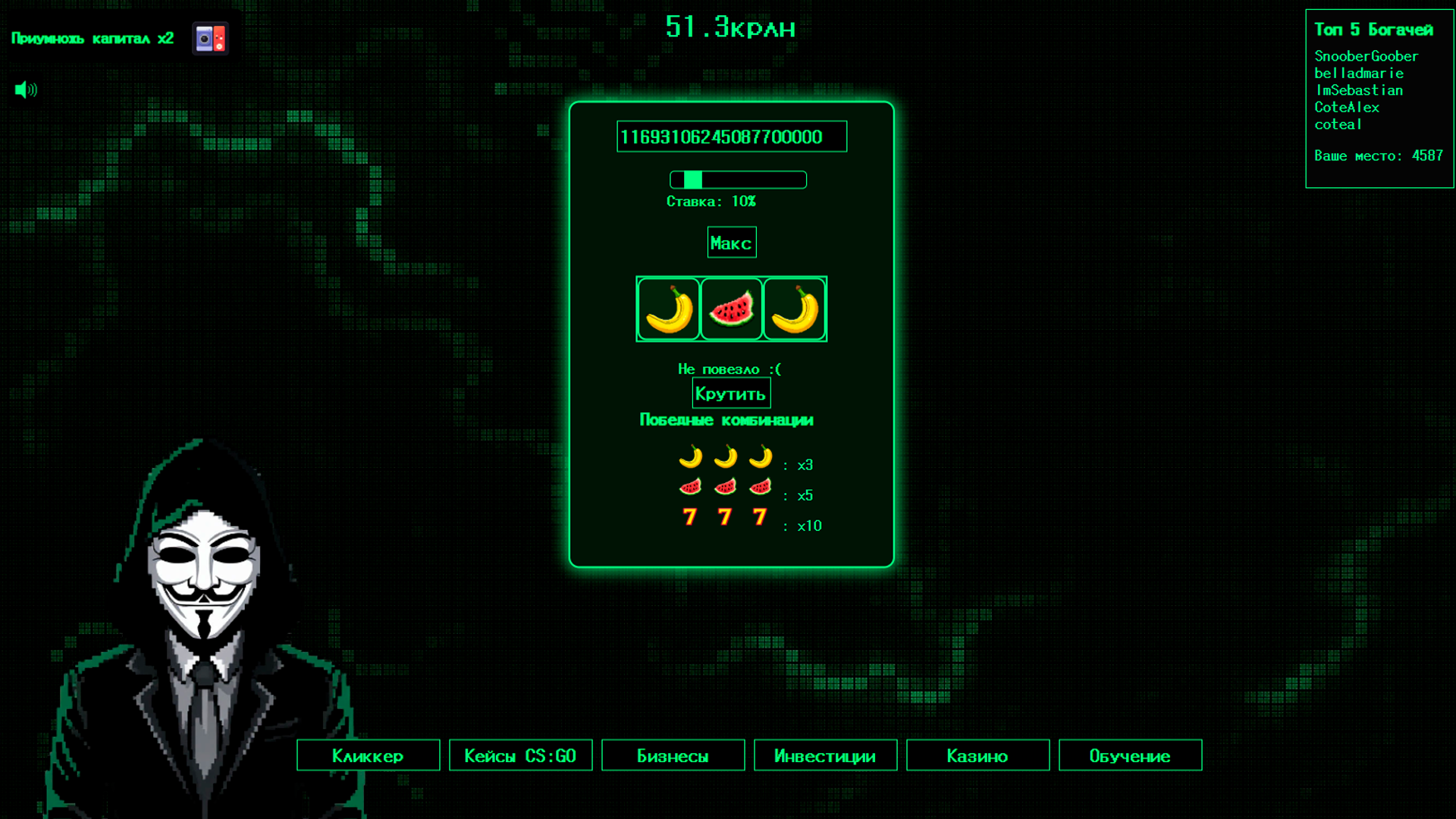
Task: Open the Казино section
Action: coord(977,755)
